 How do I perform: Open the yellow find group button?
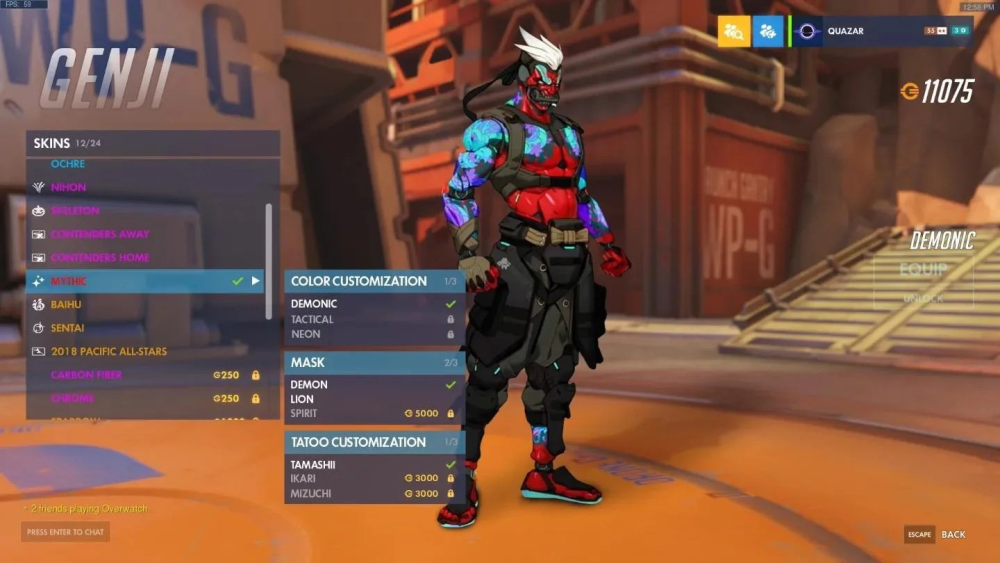tap(733, 32)
